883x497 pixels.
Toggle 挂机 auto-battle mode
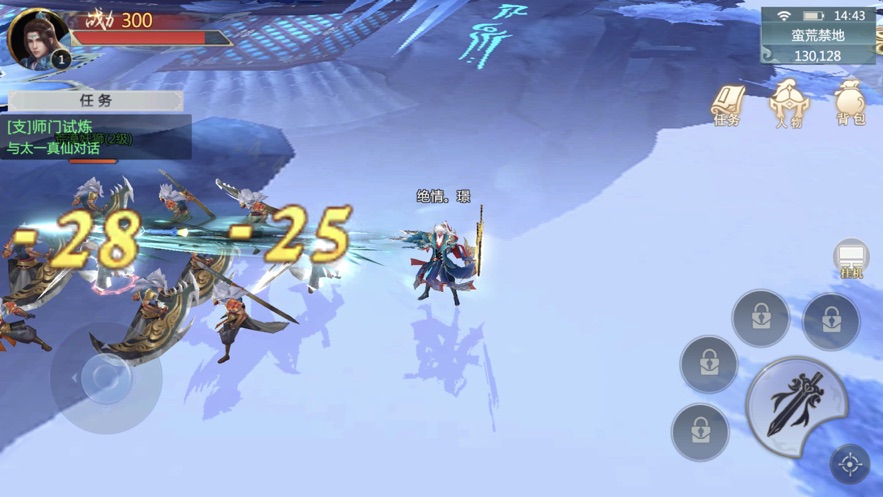pos(851,260)
